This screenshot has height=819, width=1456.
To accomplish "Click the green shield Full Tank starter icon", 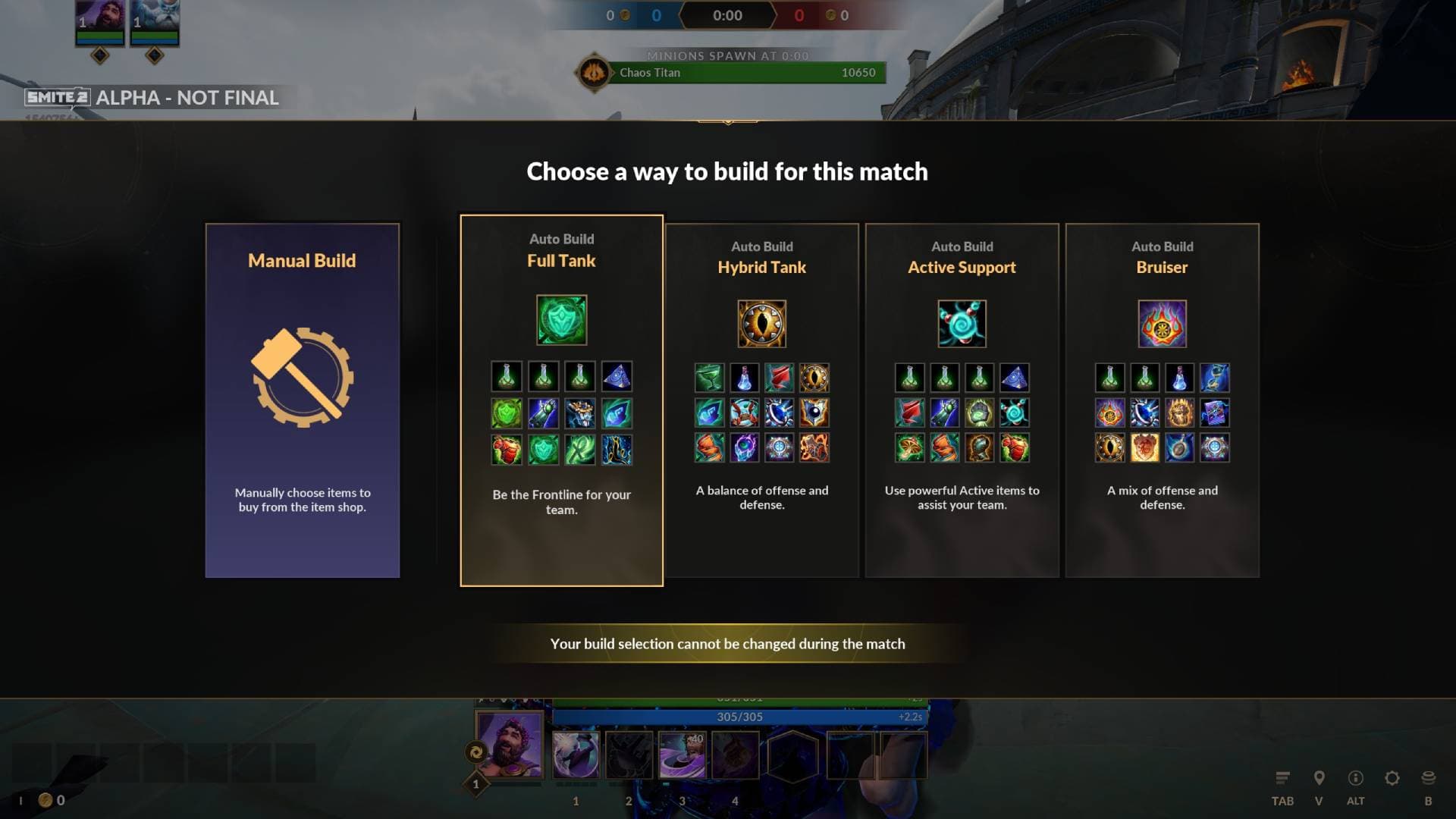I will coord(561,320).
